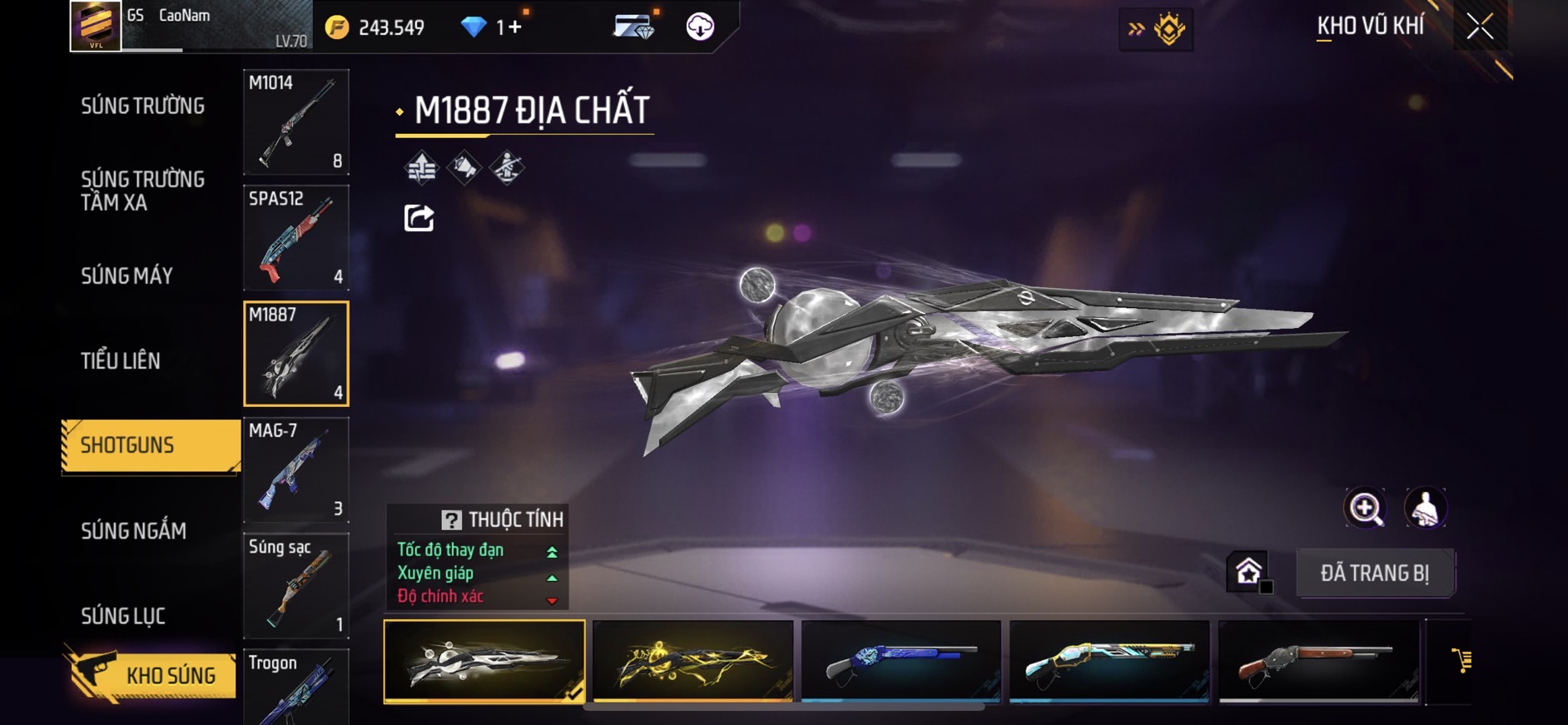Screen dimensions: 1568x725
Task: Add diamonds with the plus button
Action: pos(514,27)
